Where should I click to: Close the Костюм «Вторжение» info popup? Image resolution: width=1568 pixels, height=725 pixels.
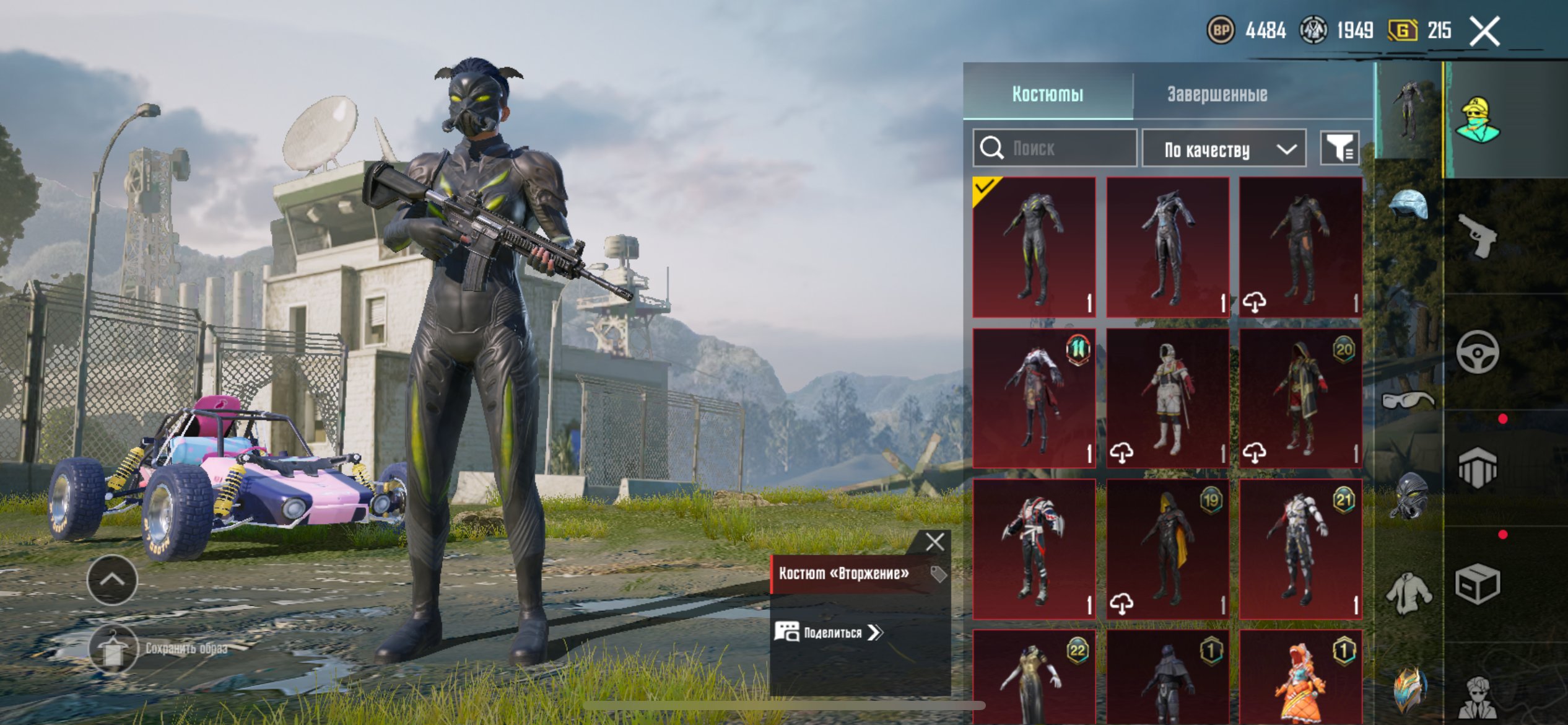934,542
